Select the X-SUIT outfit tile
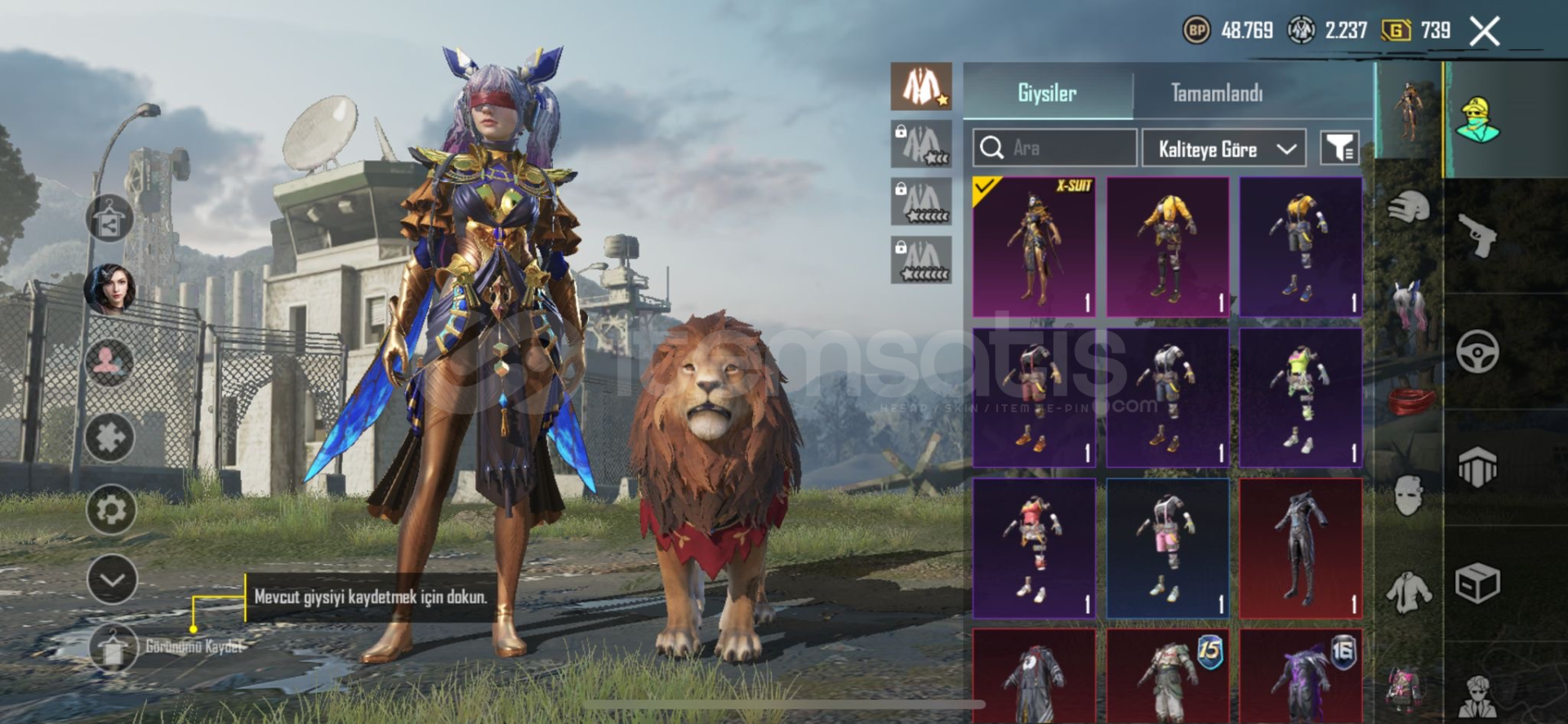The height and width of the screenshot is (724, 1568). pyautogui.click(x=1034, y=247)
